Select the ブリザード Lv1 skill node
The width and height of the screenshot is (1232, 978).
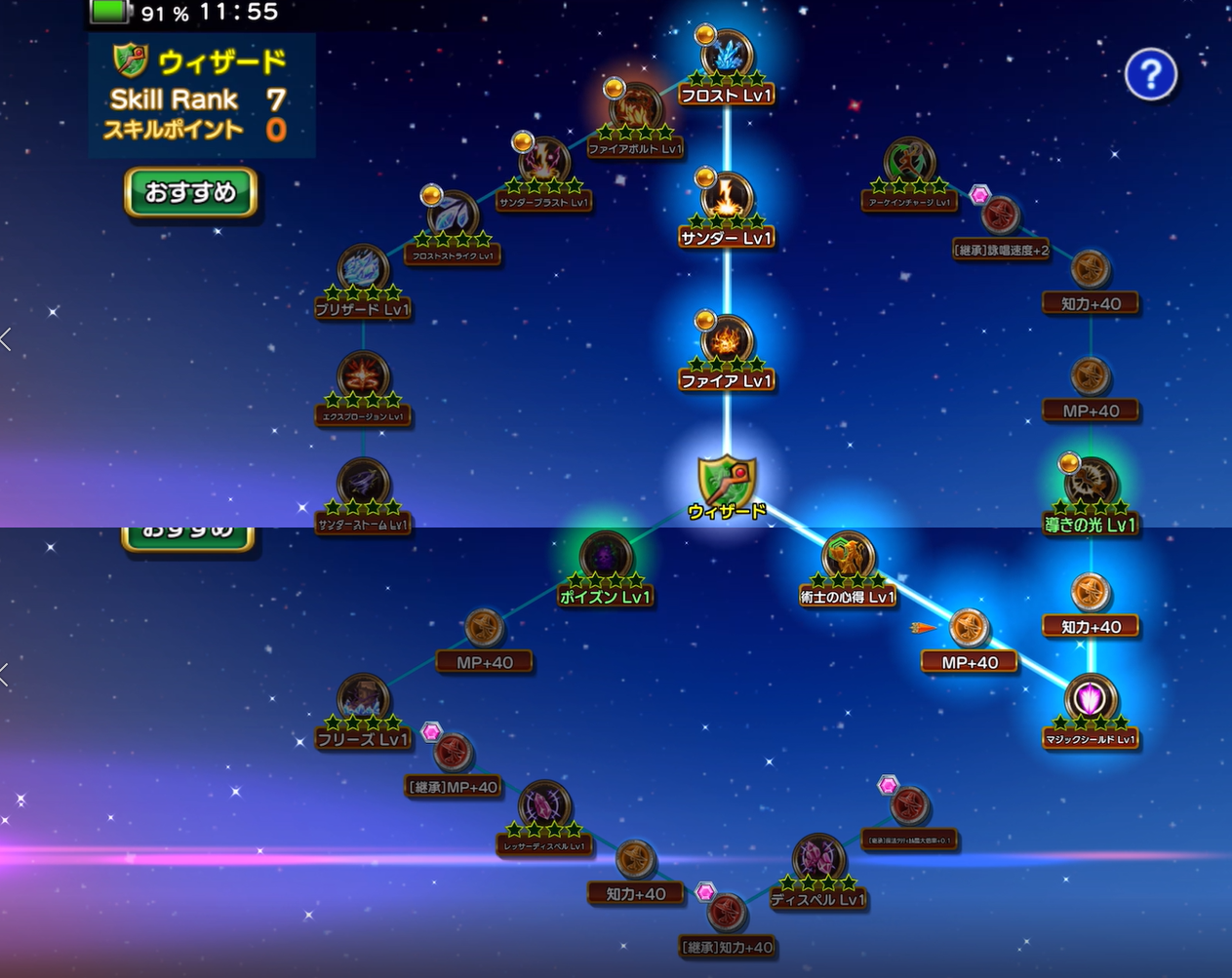point(363,269)
